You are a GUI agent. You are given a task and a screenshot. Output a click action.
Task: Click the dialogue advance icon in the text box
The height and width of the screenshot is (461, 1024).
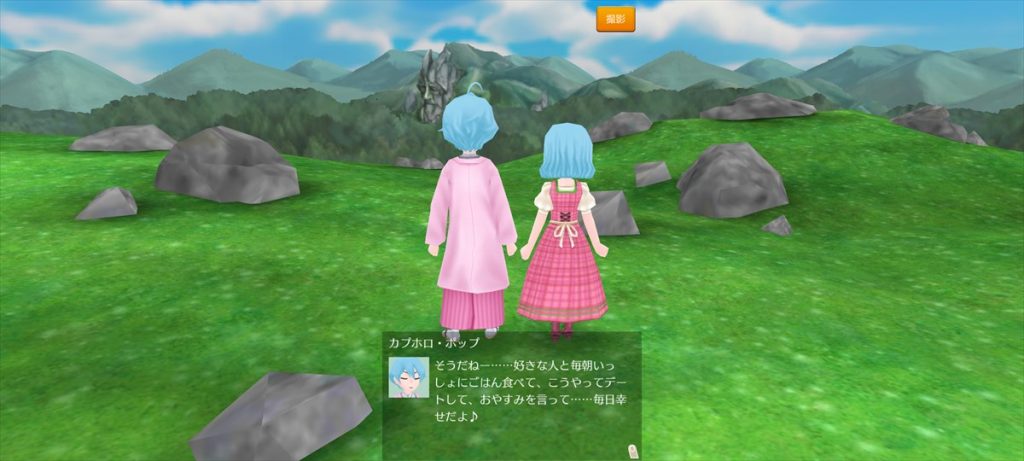[631, 449]
